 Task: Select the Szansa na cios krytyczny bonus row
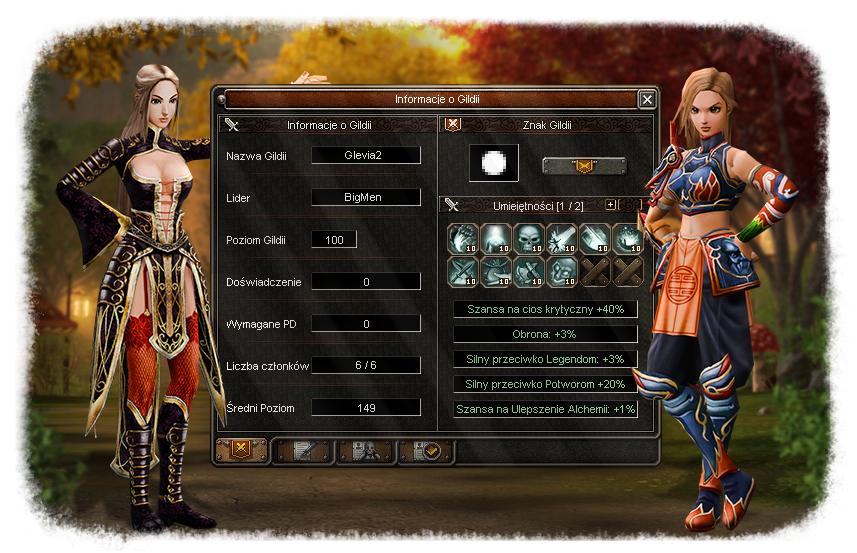click(545, 310)
